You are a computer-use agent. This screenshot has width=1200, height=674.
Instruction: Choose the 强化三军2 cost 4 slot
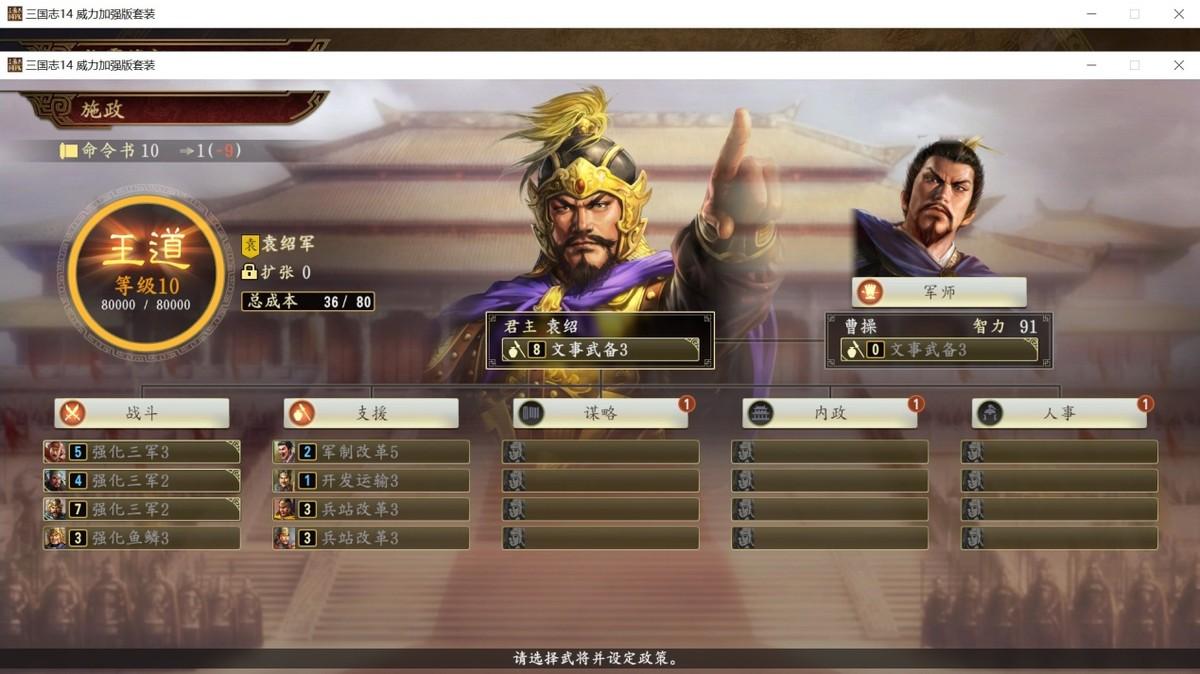[x=142, y=481]
